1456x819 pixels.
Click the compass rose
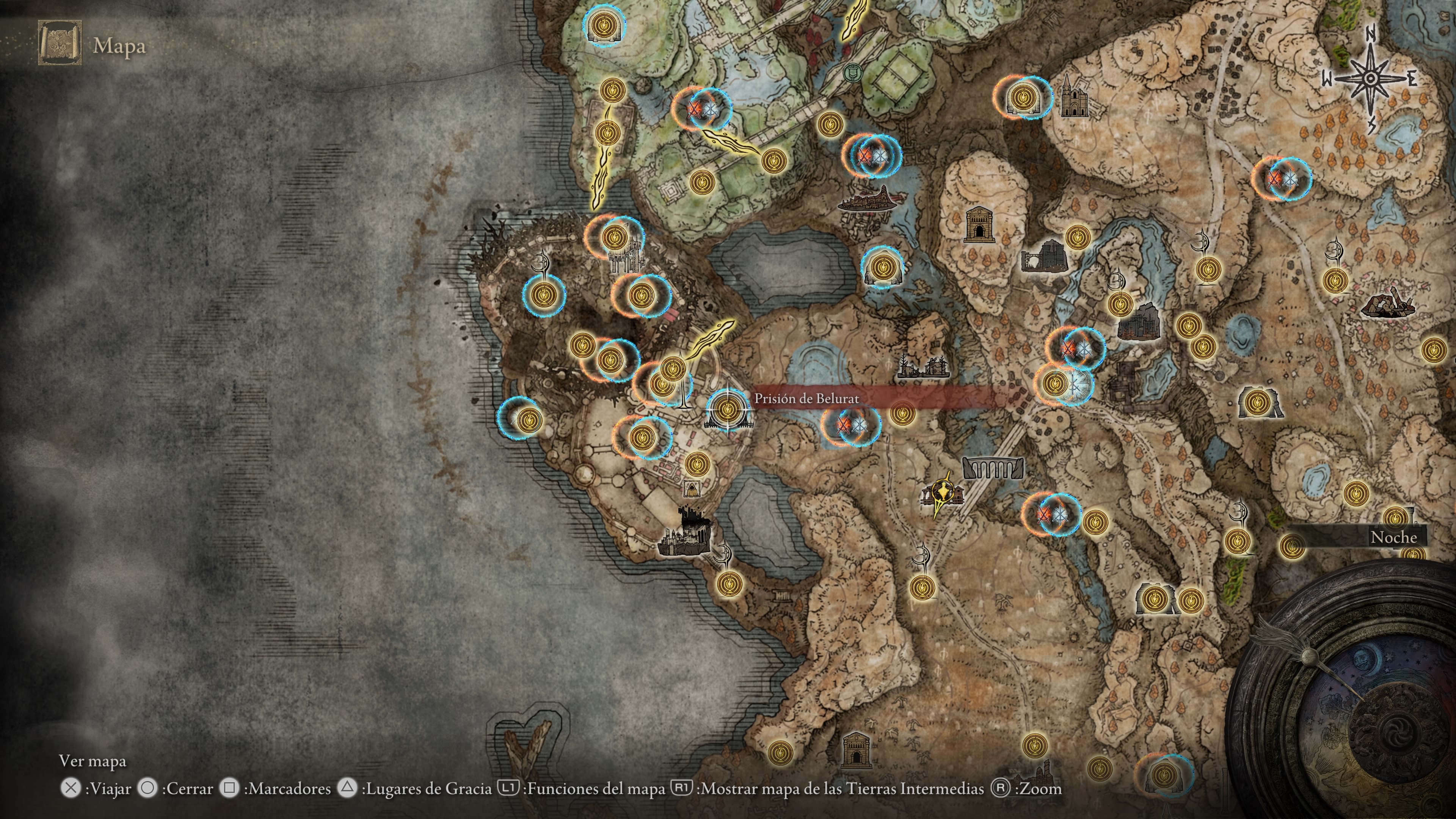pyautogui.click(x=1370, y=80)
